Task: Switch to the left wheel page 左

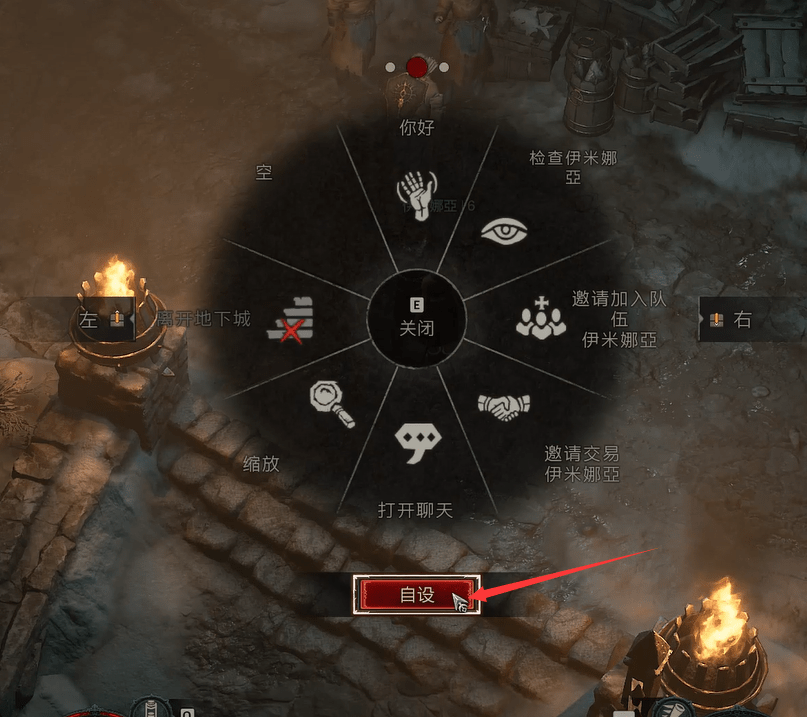Action: (x=103, y=319)
